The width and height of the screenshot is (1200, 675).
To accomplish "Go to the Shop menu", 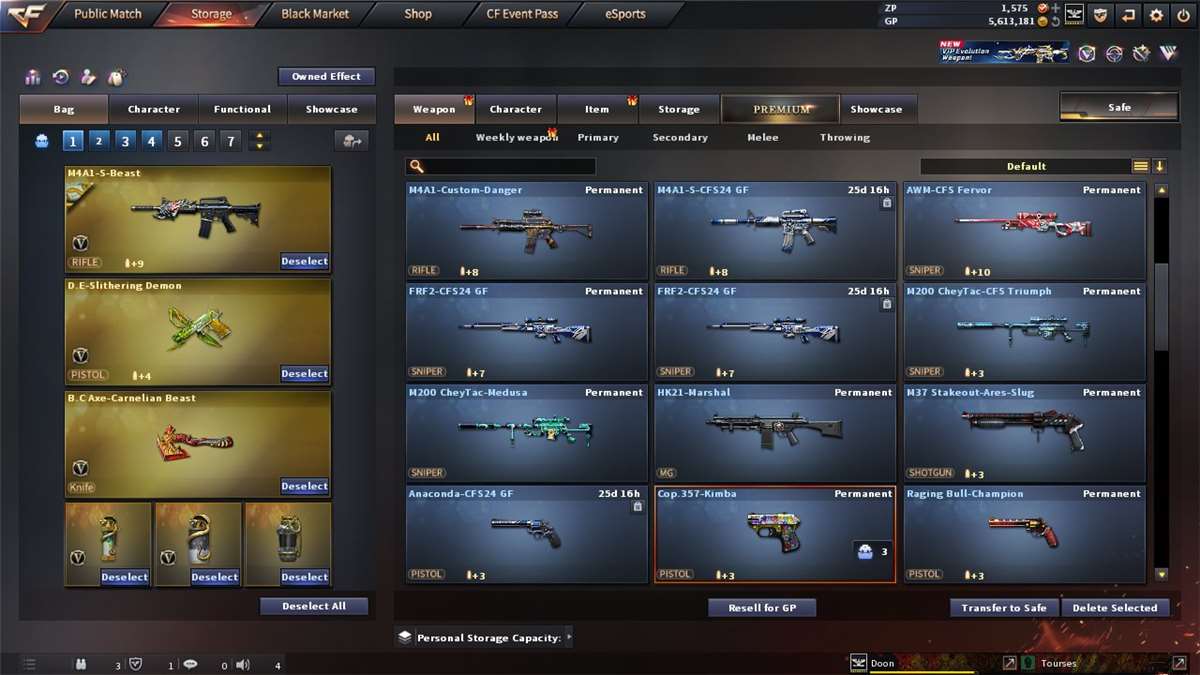I will pos(418,14).
